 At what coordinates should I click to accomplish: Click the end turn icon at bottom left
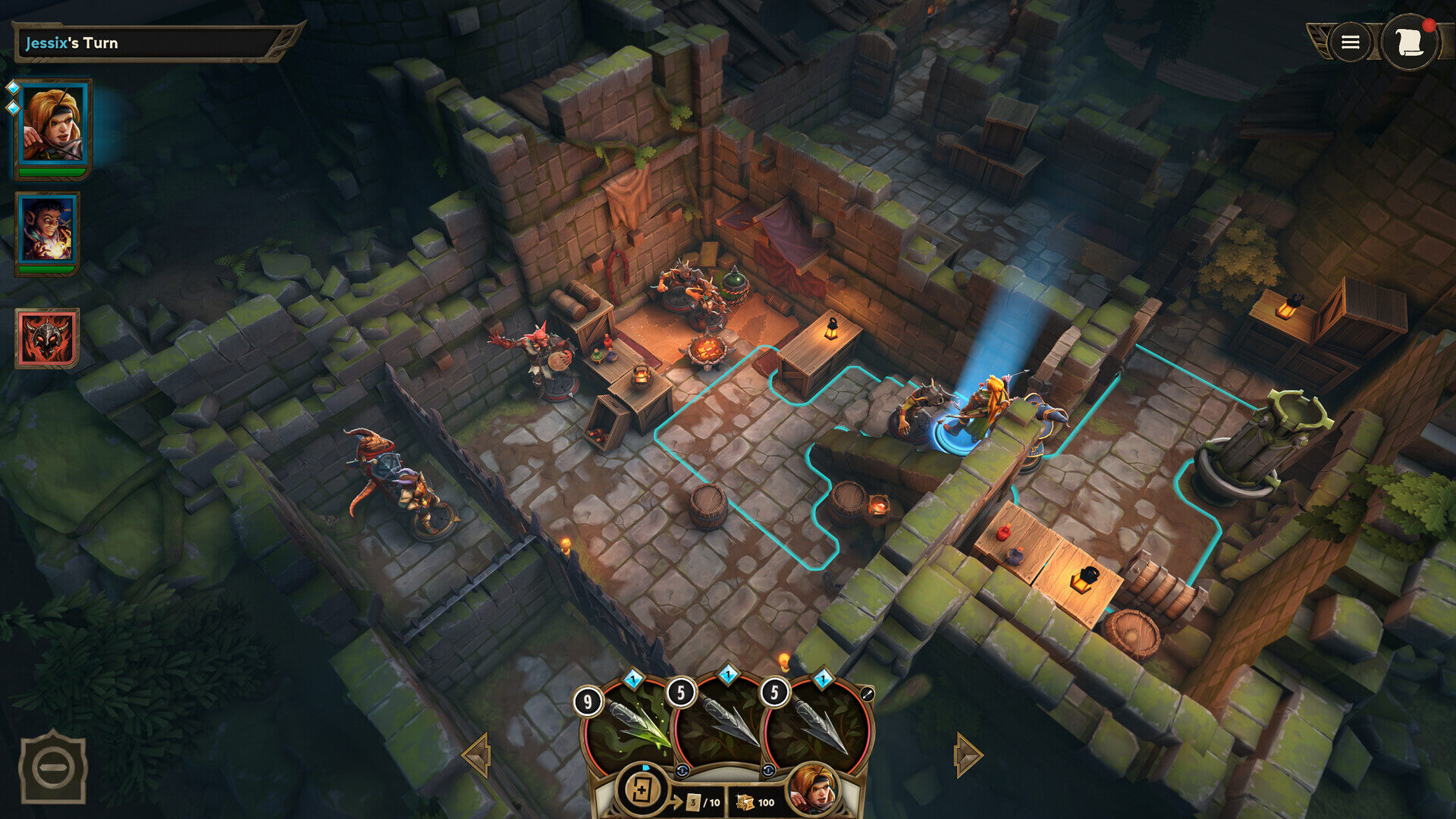point(52,766)
